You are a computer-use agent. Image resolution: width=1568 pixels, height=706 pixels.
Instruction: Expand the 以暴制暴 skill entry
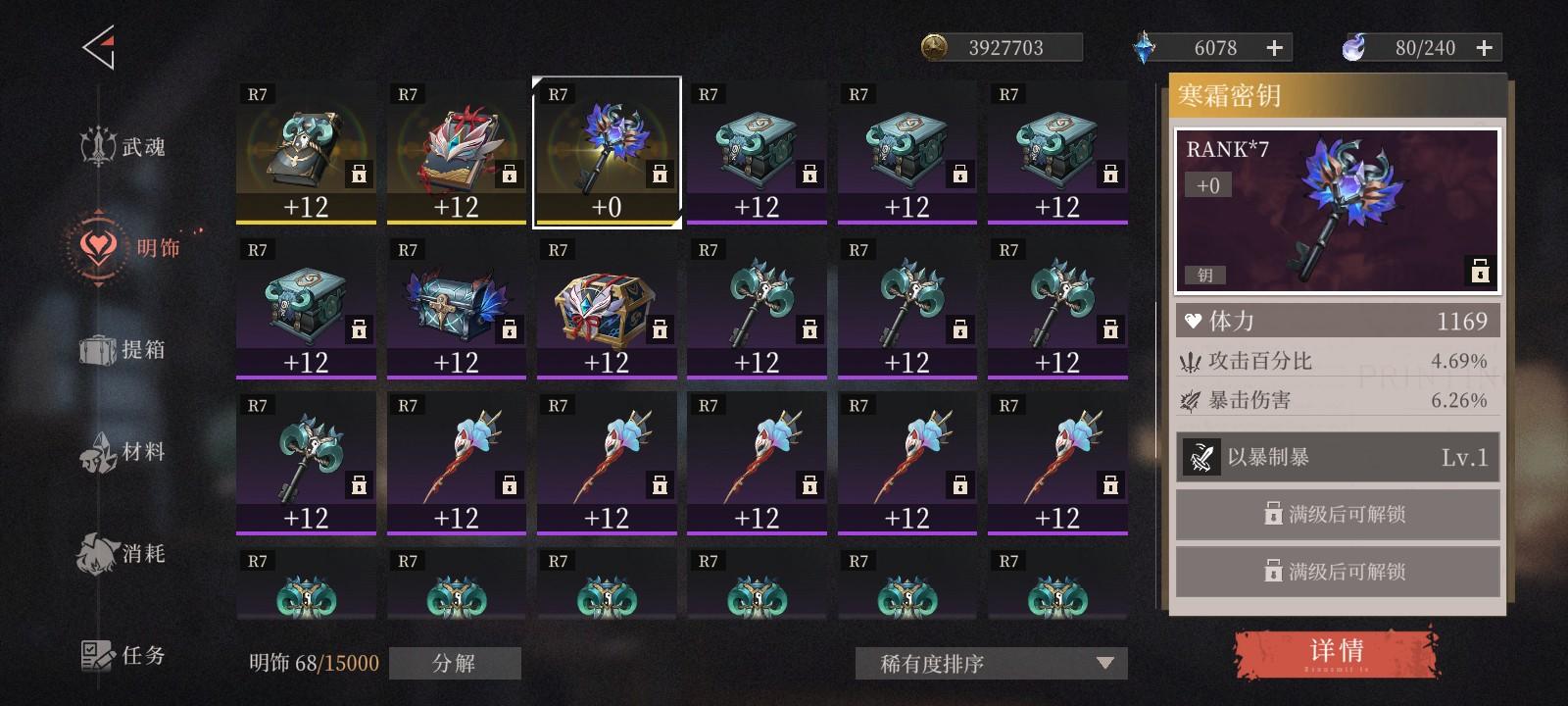pyautogui.click(x=1337, y=457)
